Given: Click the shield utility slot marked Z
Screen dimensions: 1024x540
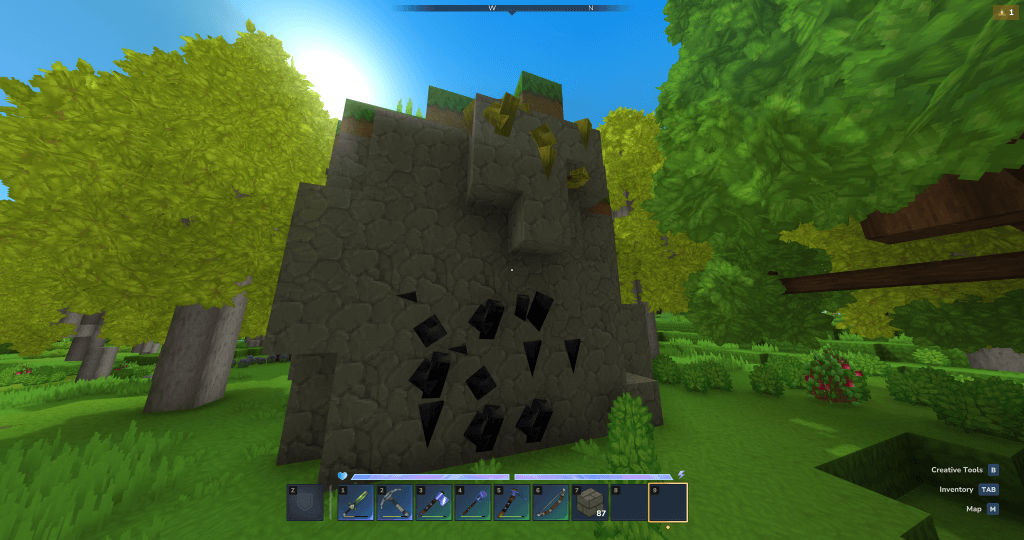Looking at the screenshot, I should pyautogui.click(x=305, y=502).
